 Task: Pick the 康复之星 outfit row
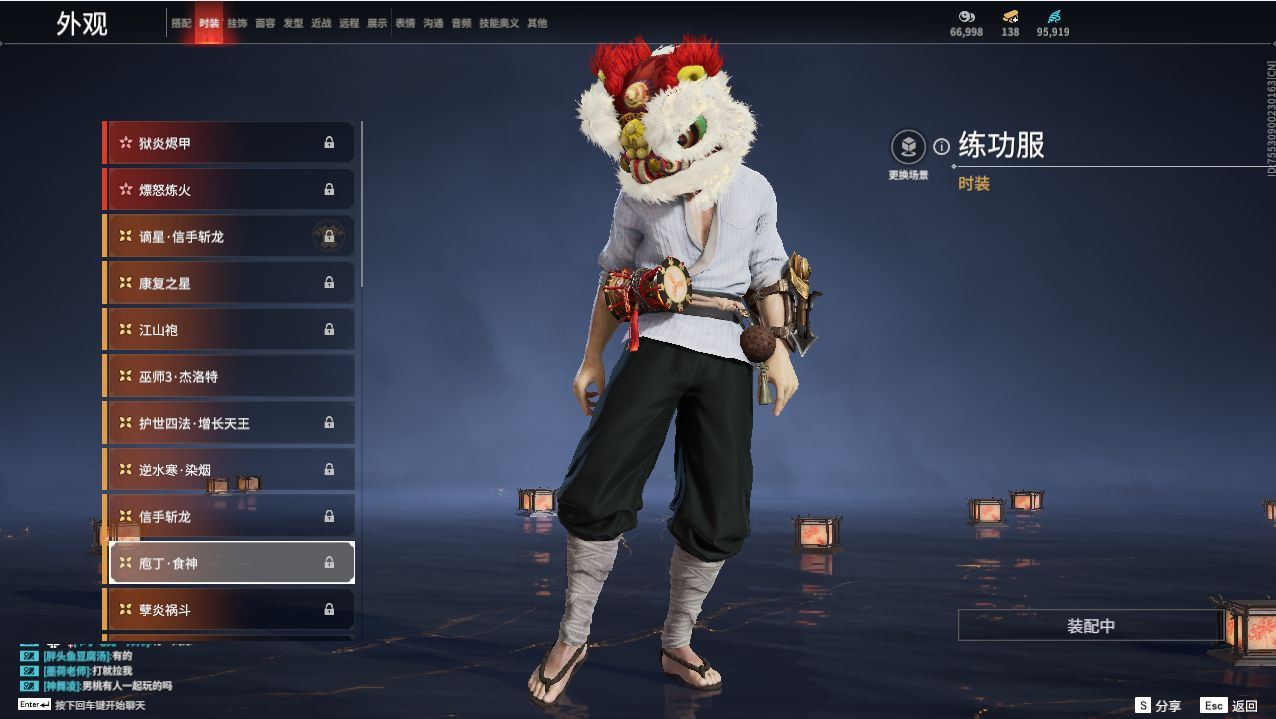pyautogui.click(x=229, y=283)
